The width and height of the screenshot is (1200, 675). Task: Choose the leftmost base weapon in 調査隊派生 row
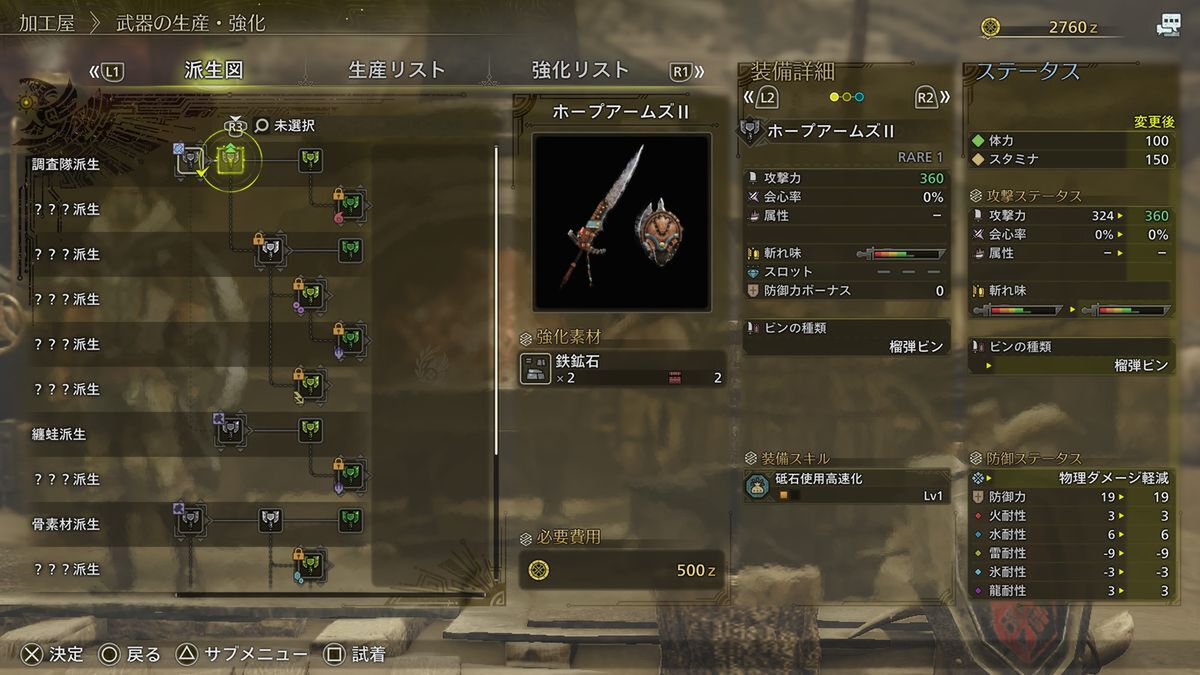189,160
